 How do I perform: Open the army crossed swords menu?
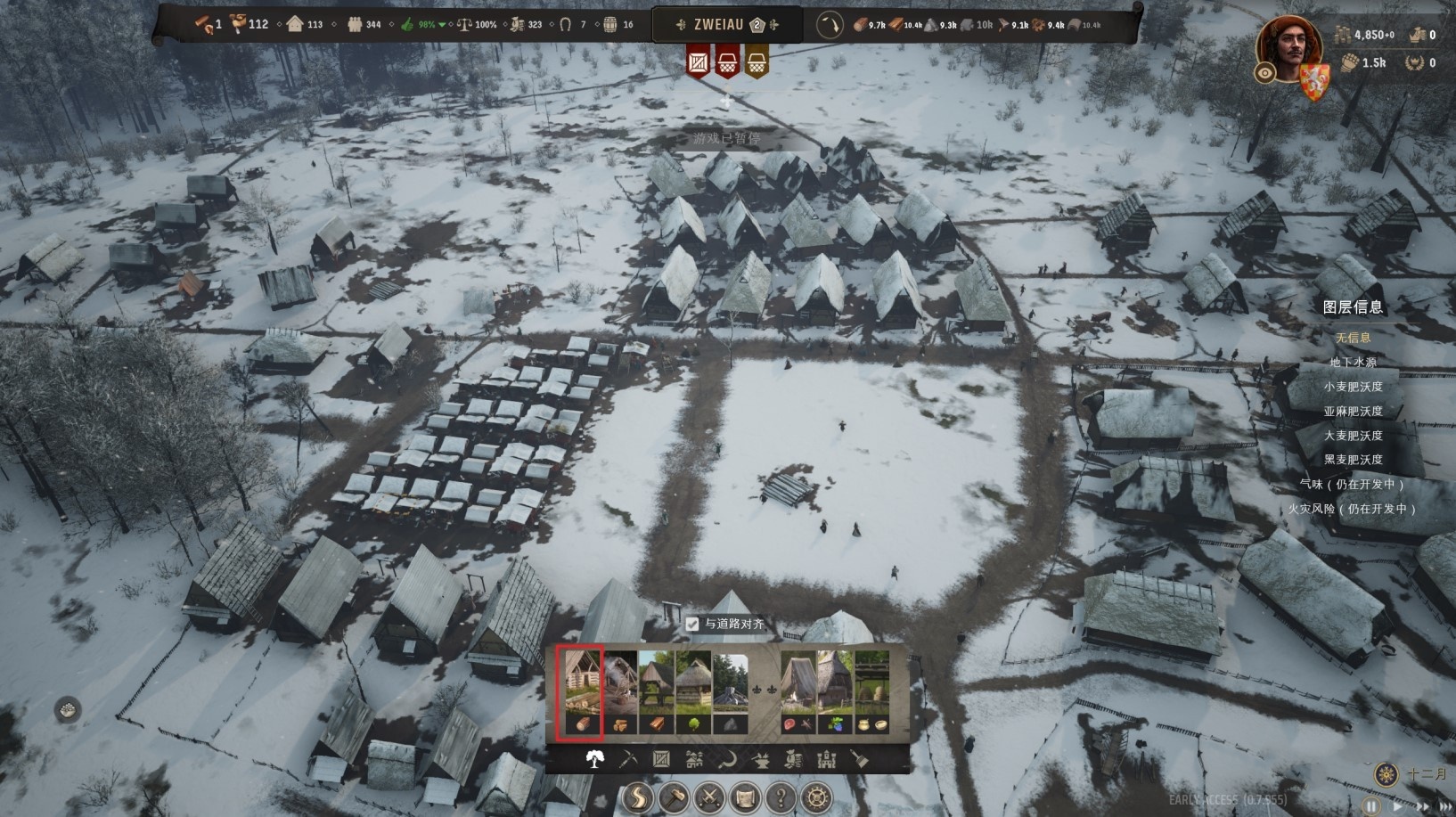pyautogui.click(x=709, y=797)
